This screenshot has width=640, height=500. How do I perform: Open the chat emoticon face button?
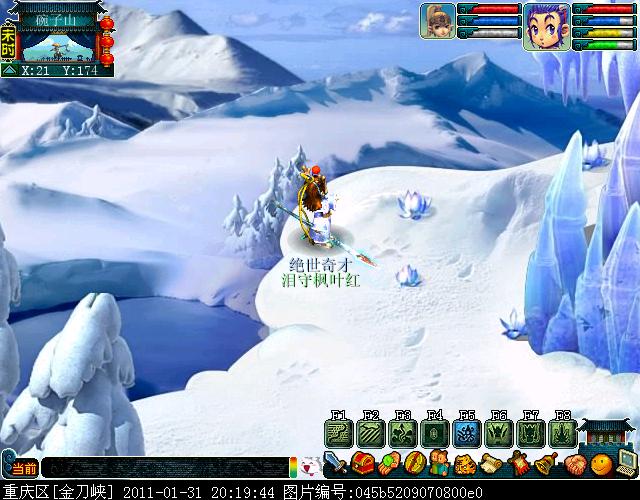click(310, 467)
